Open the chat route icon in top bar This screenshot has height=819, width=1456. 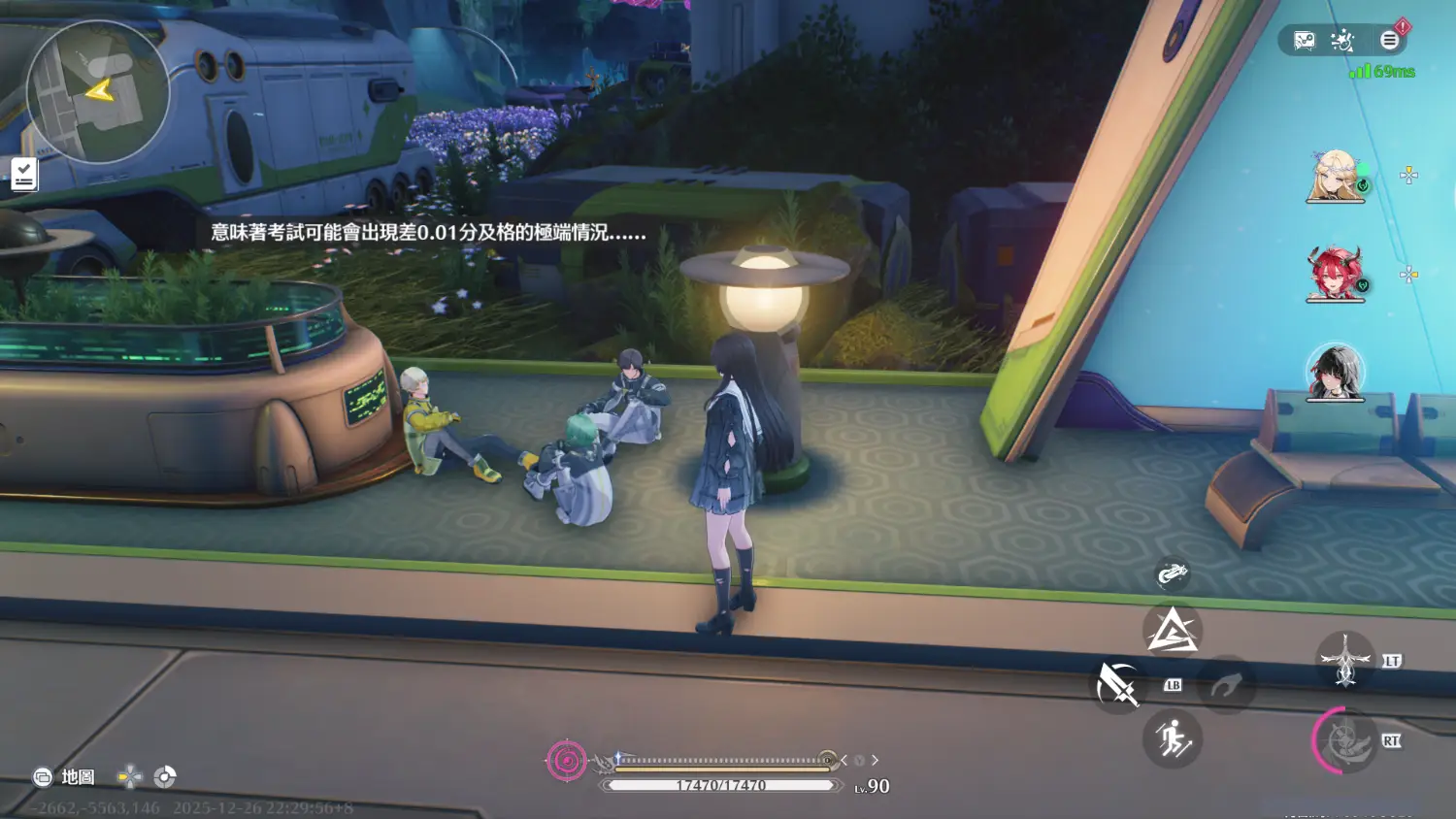tap(1304, 41)
